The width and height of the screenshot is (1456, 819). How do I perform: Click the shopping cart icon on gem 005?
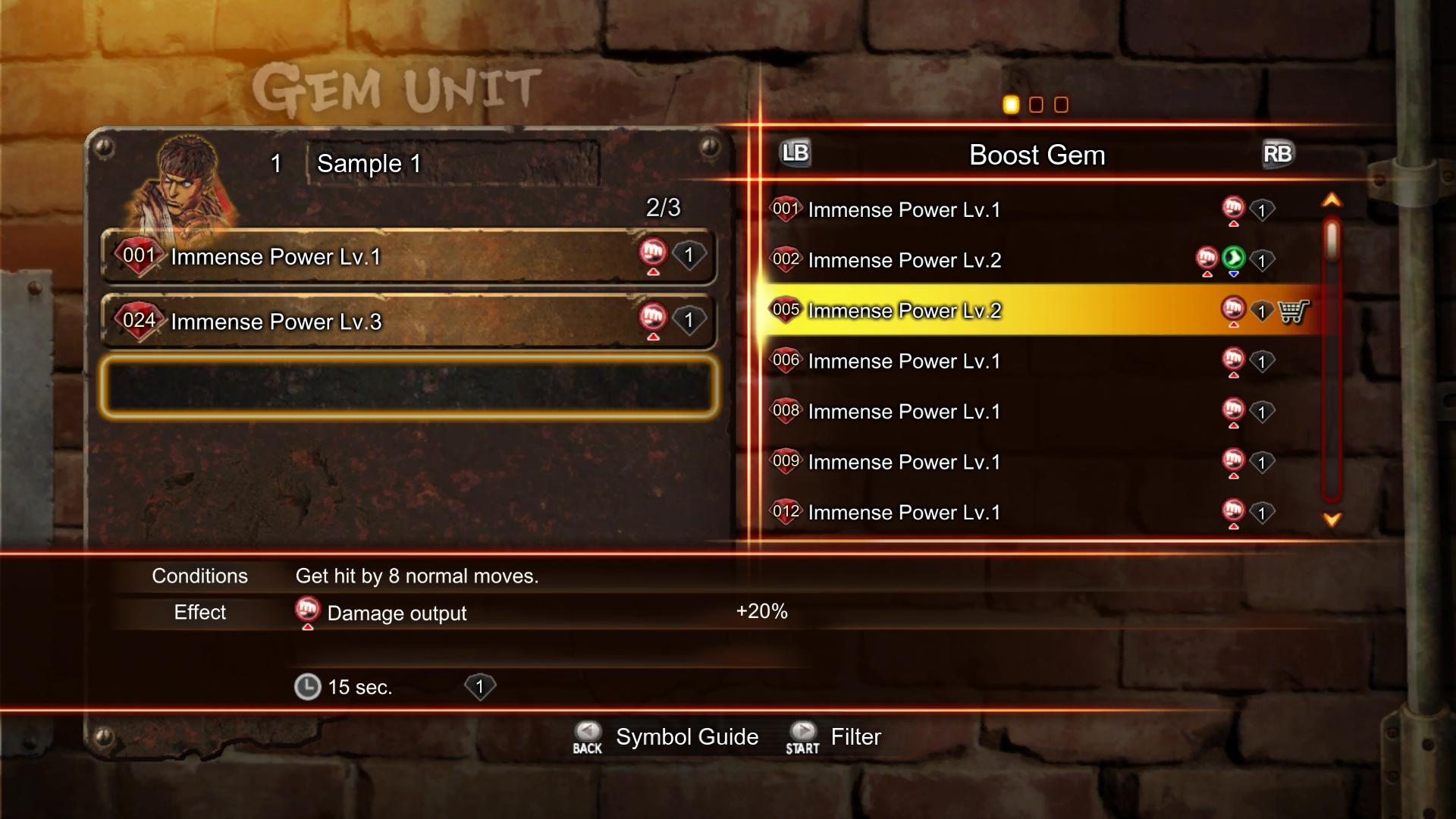click(x=1294, y=311)
